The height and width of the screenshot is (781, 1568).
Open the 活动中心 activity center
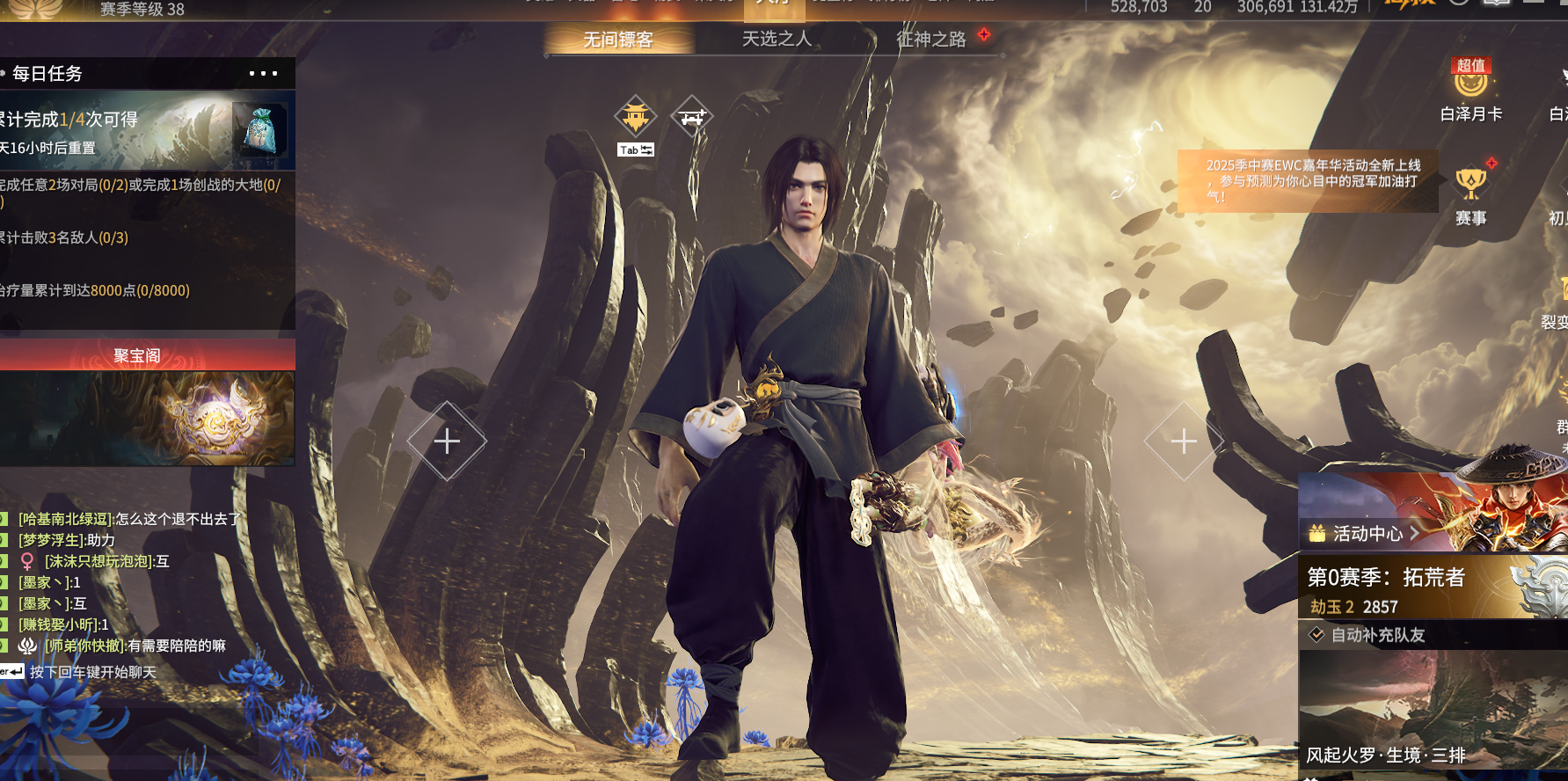click(1367, 533)
